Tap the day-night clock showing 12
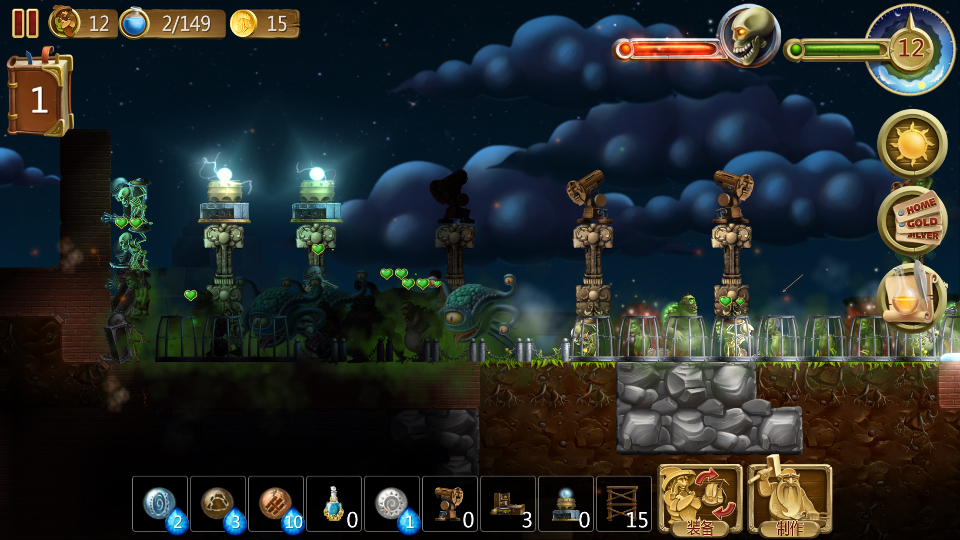The height and width of the screenshot is (540, 960). coord(910,48)
